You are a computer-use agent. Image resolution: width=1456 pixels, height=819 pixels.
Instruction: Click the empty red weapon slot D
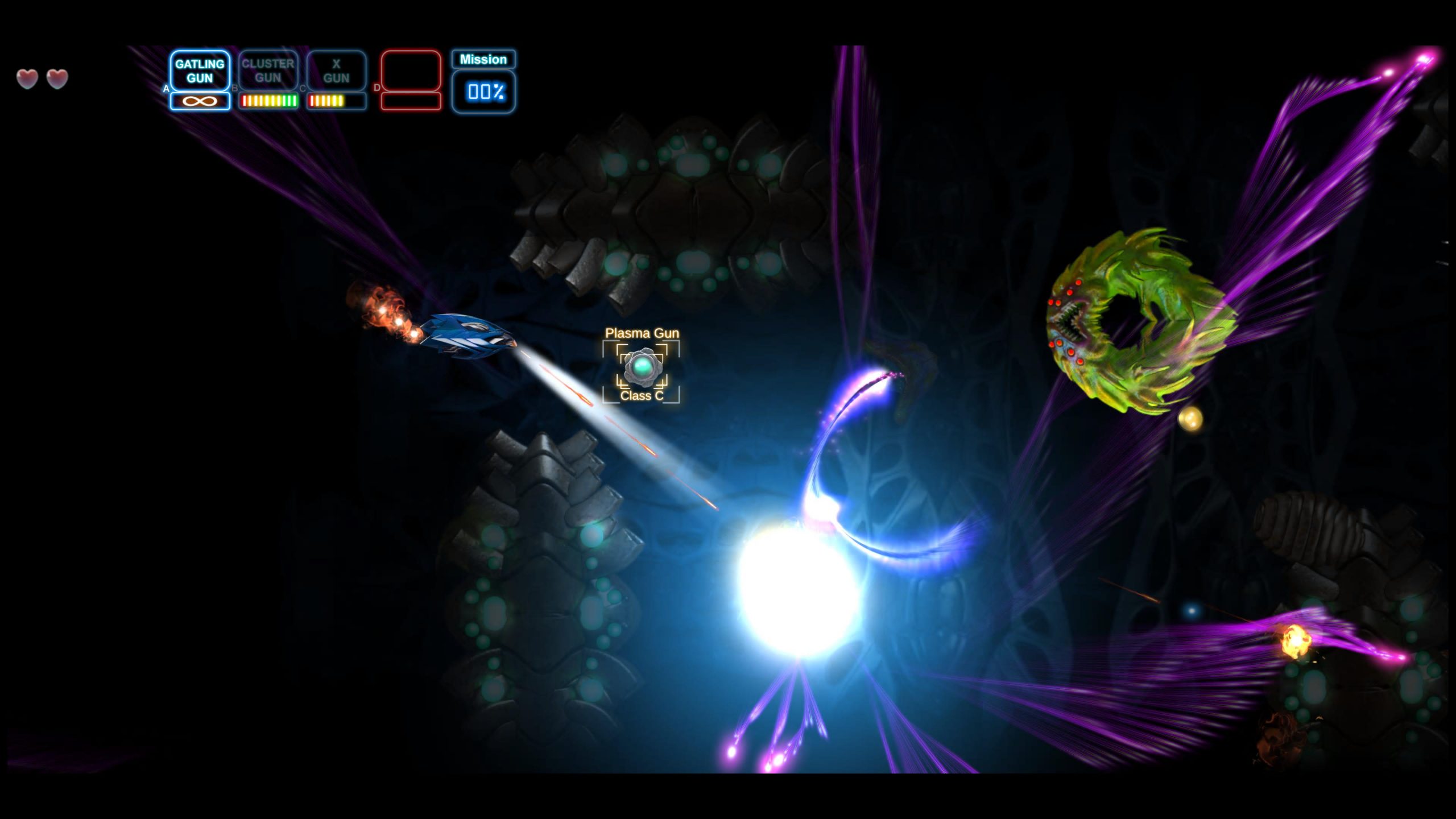click(x=411, y=71)
